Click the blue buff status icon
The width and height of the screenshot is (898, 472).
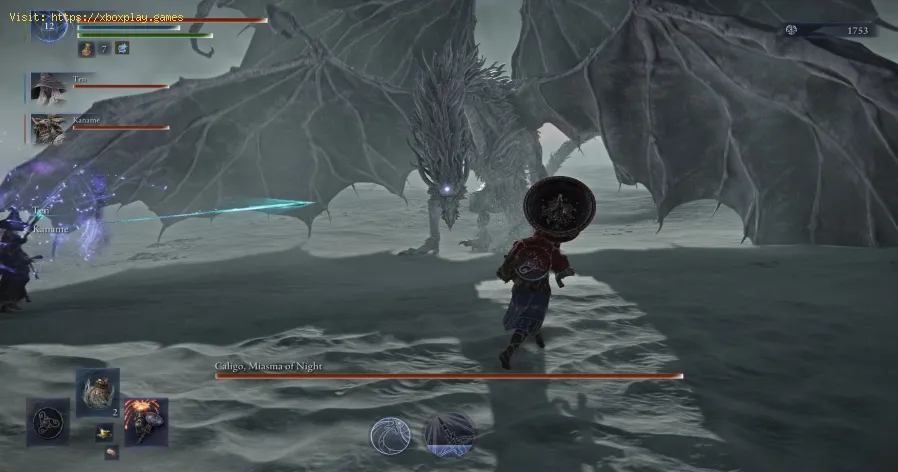coord(122,48)
